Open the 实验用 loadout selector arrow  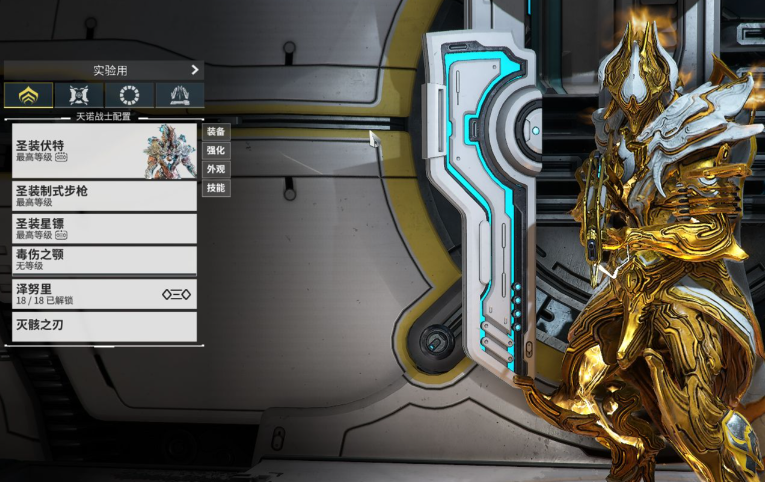coord(195,70)
